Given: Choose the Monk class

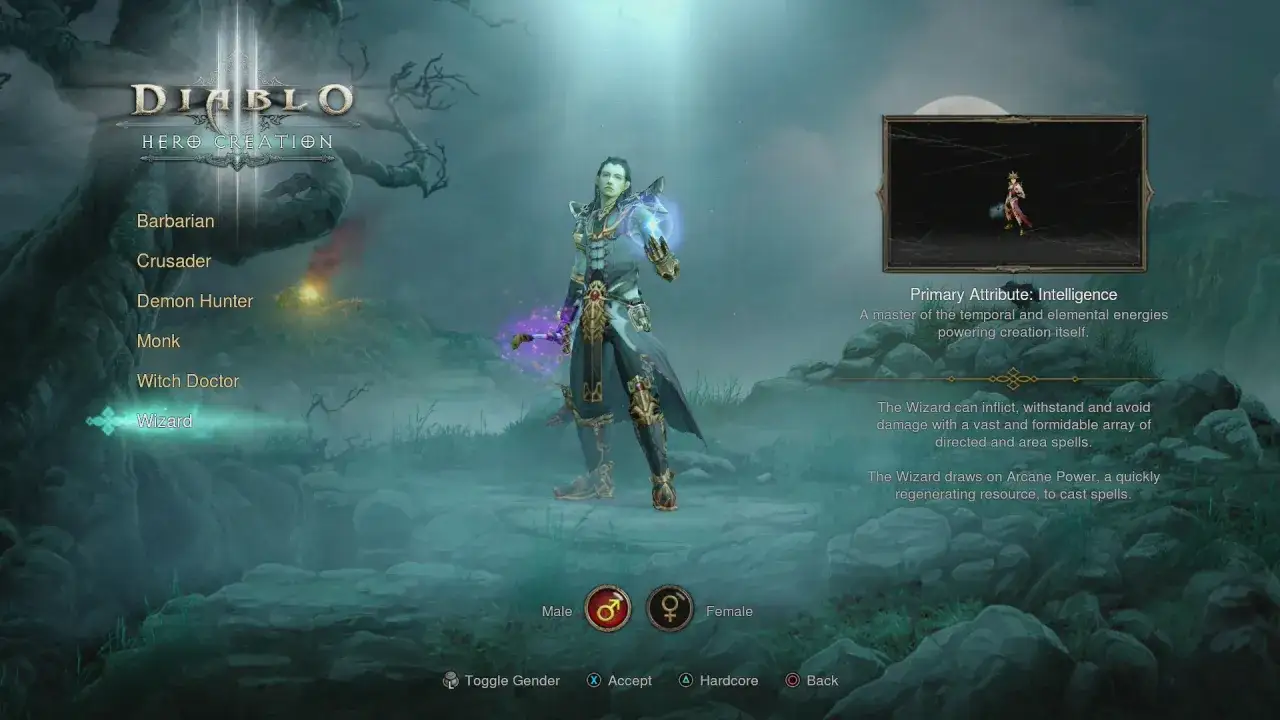Looking at the screenshot, I should pyautogui.click(x=158, y=341).
